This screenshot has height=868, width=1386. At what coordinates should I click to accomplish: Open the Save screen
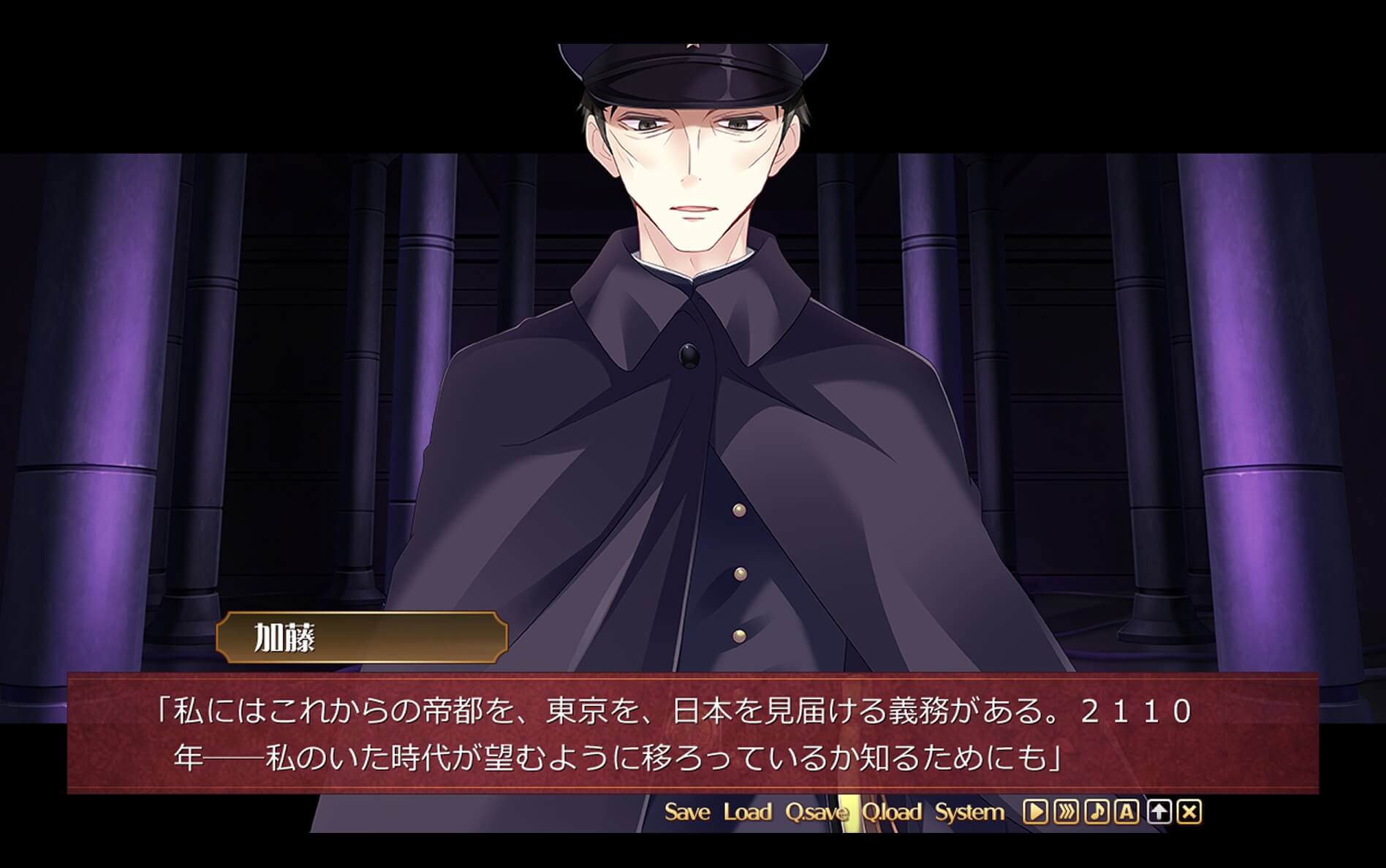[x=688, y=812]
